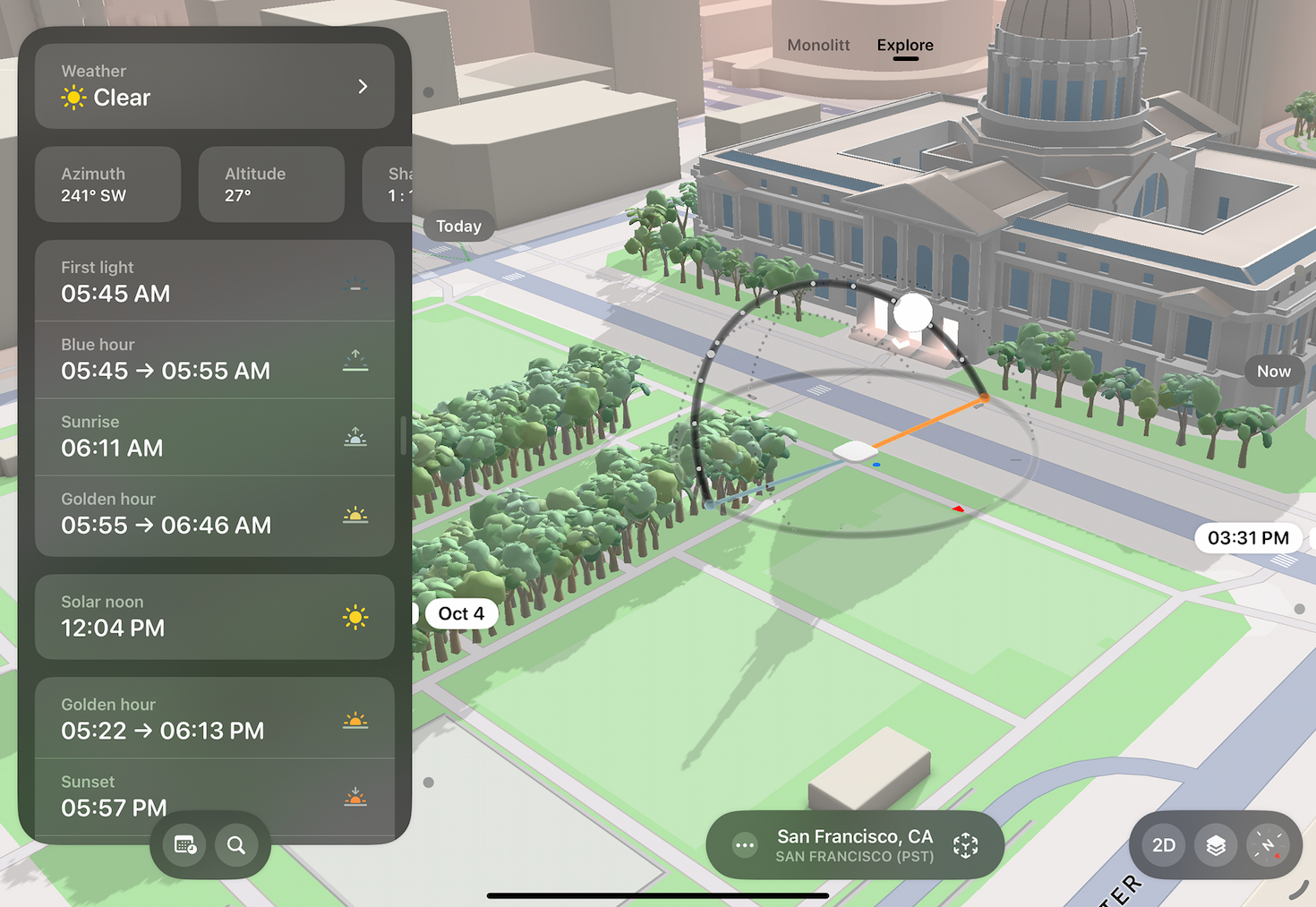
Task: Open the map layers selector
Action: click(x=1216, y=844)
